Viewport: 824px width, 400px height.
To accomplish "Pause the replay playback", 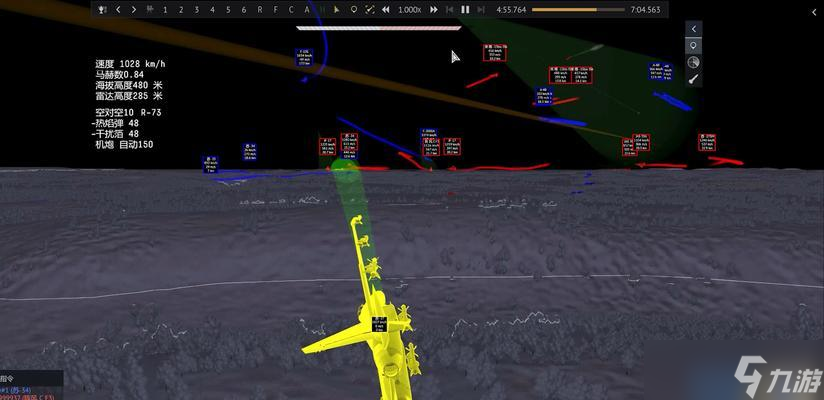I will pos(465,9).
